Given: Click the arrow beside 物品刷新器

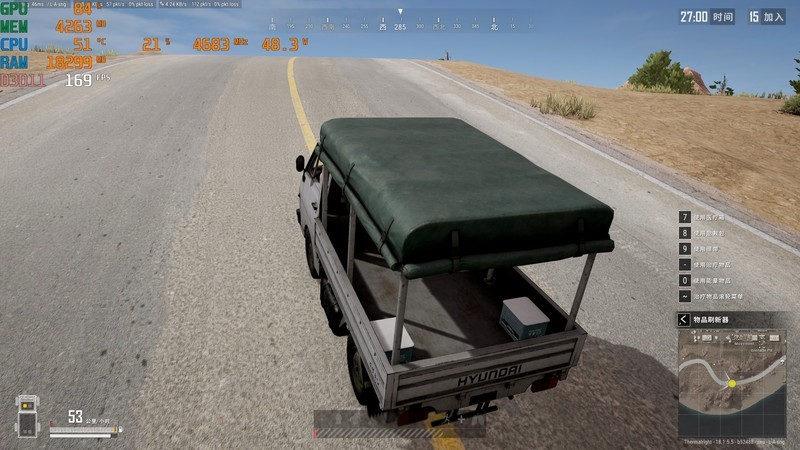Looking at the screenshot, I should (684, 319).
